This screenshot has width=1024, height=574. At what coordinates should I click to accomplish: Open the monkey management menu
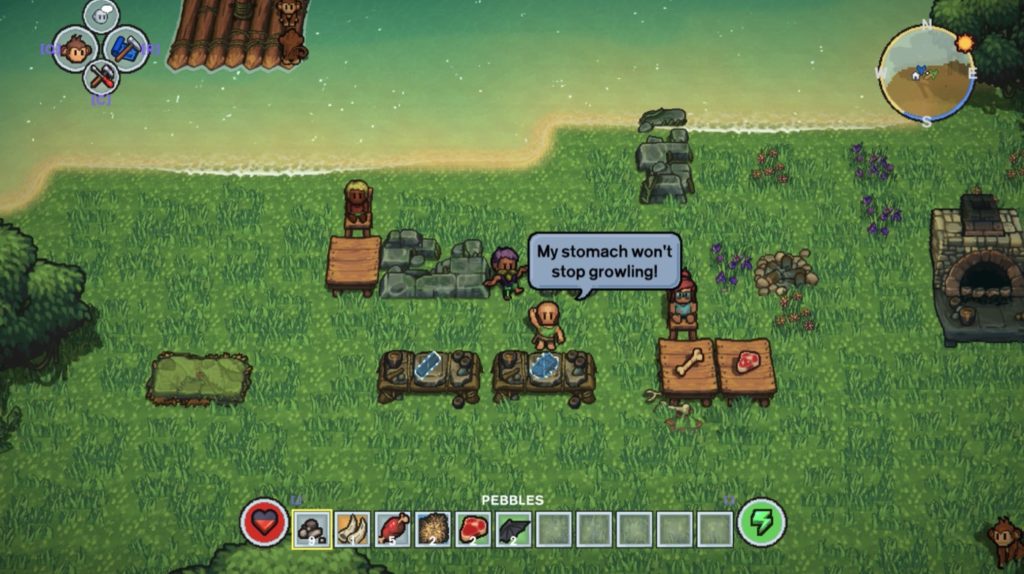(x=74, y=48)
